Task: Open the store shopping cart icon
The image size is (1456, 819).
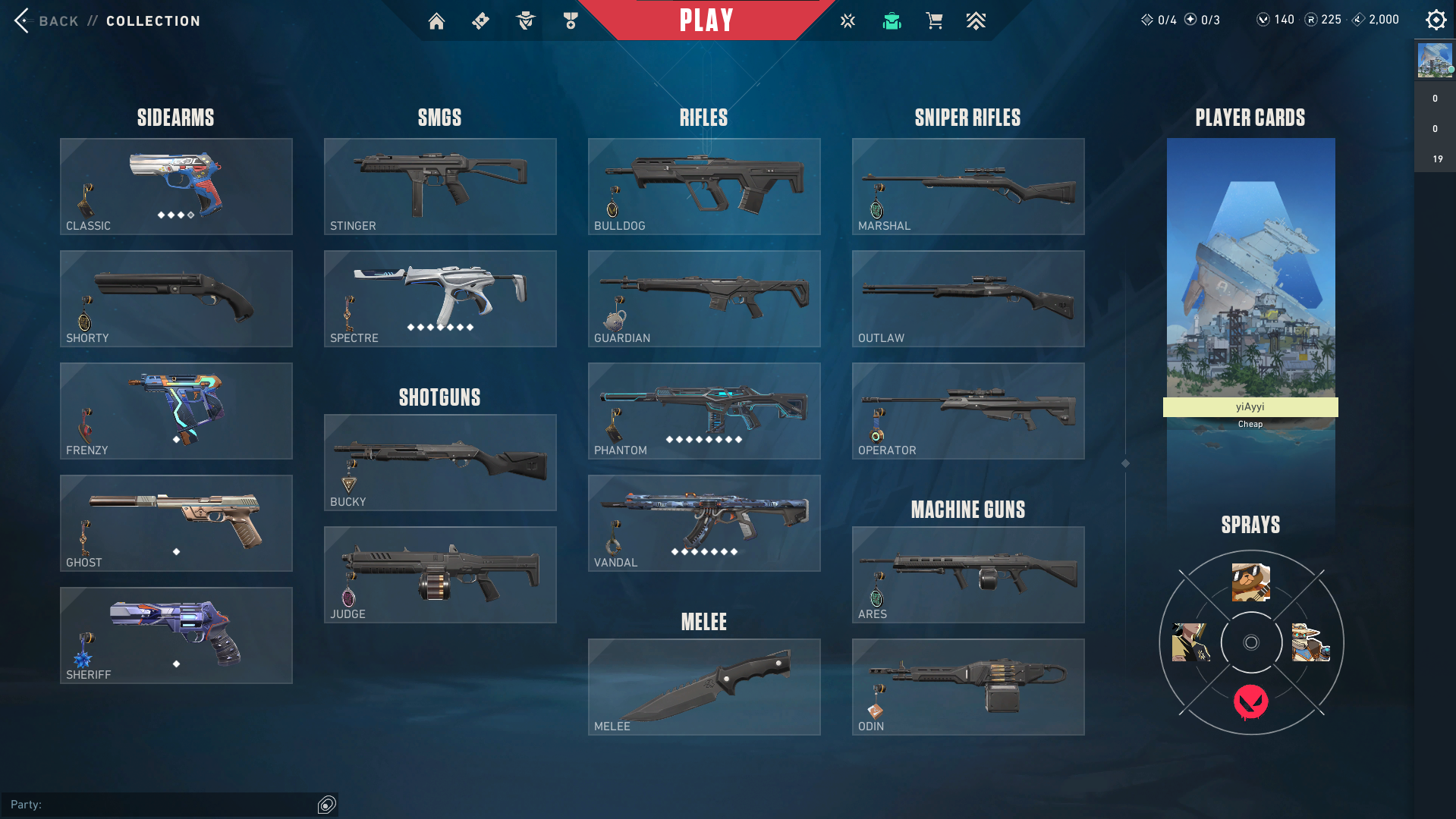Action: tap(934, 21)
